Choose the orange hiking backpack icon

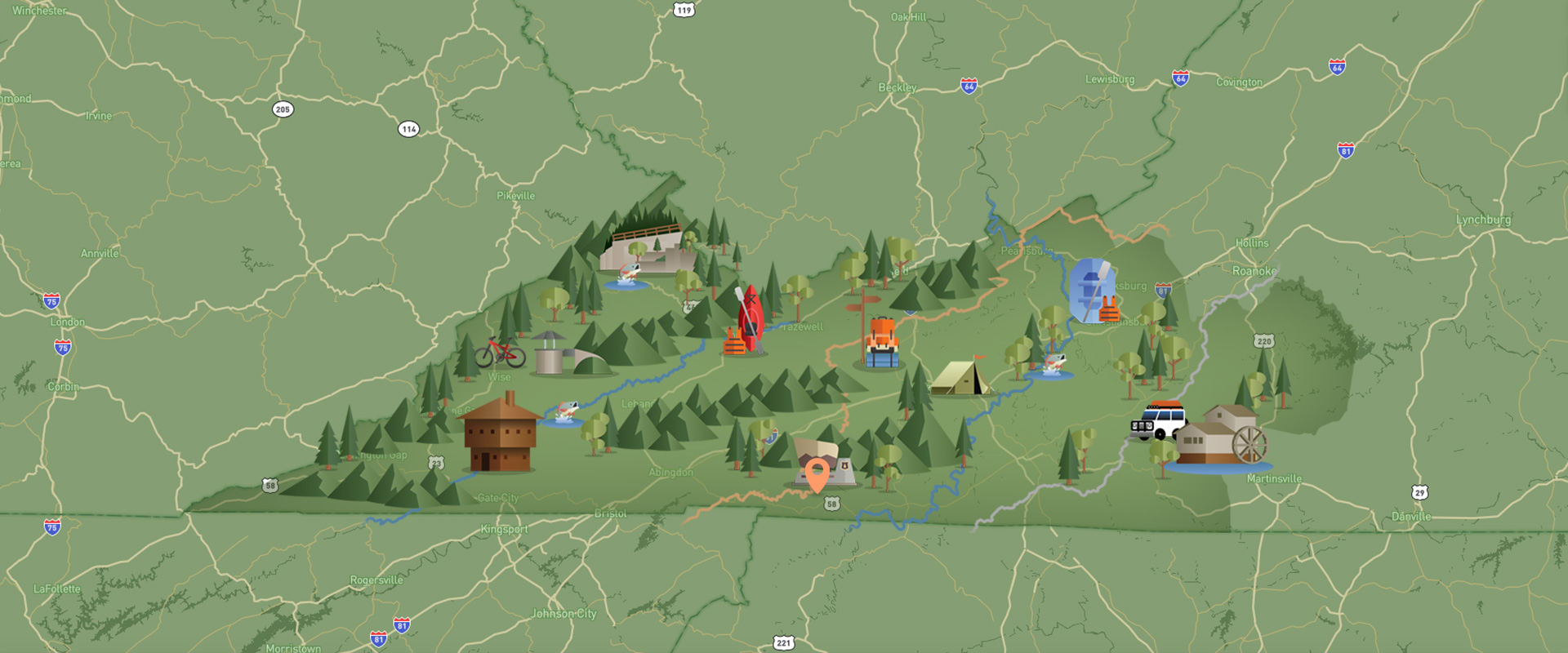881,343
